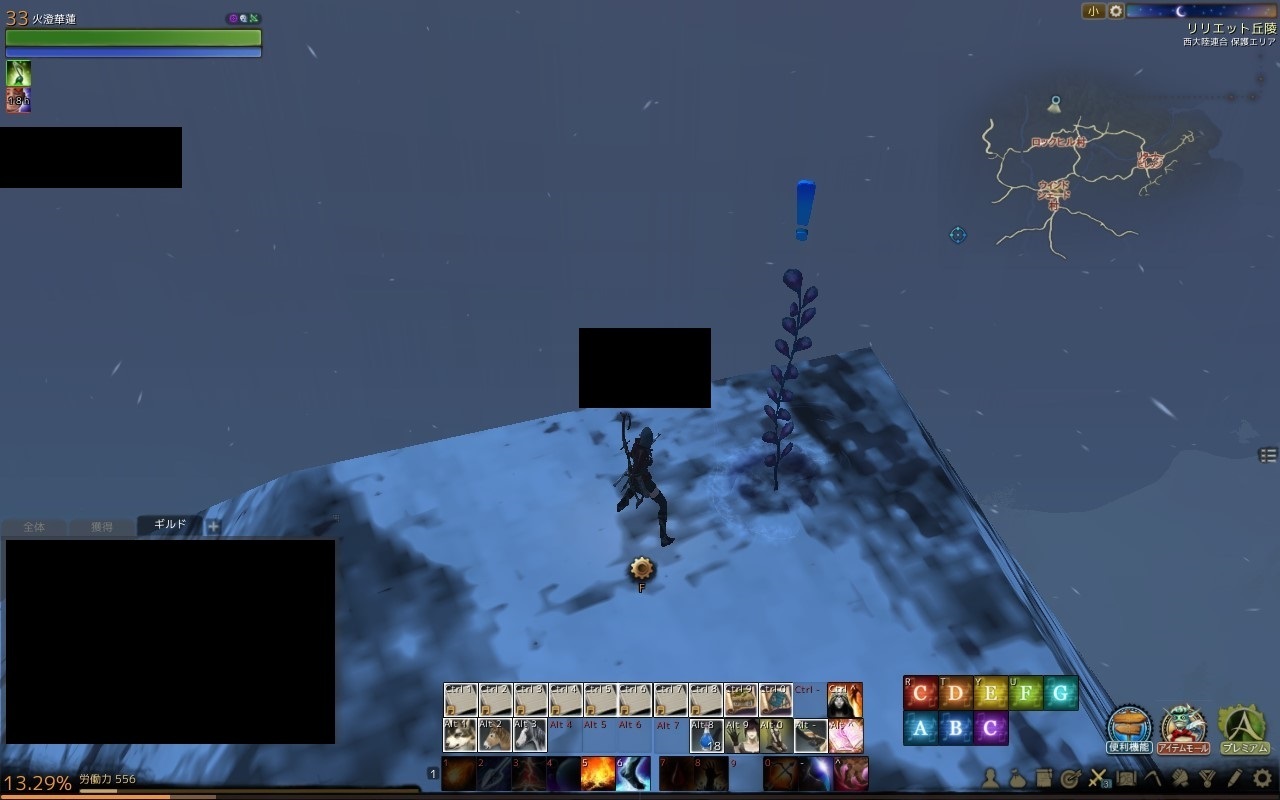Viewport: 1280px width, 800px height.
Task: Add a new chat tab with plus button
Action: 213,526
